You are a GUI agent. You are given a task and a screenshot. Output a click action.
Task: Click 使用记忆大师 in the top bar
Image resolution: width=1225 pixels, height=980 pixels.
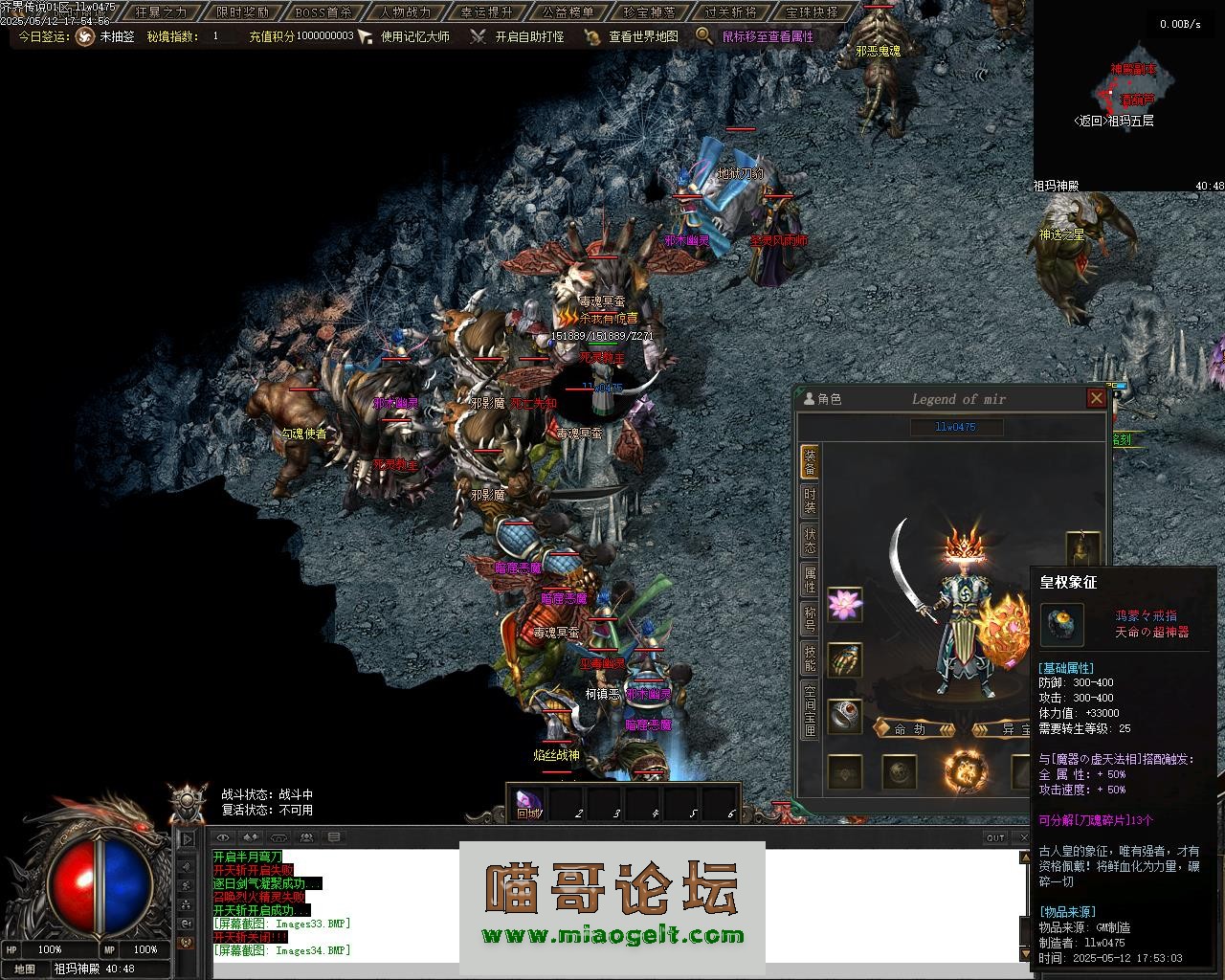[x=414, y=36]
